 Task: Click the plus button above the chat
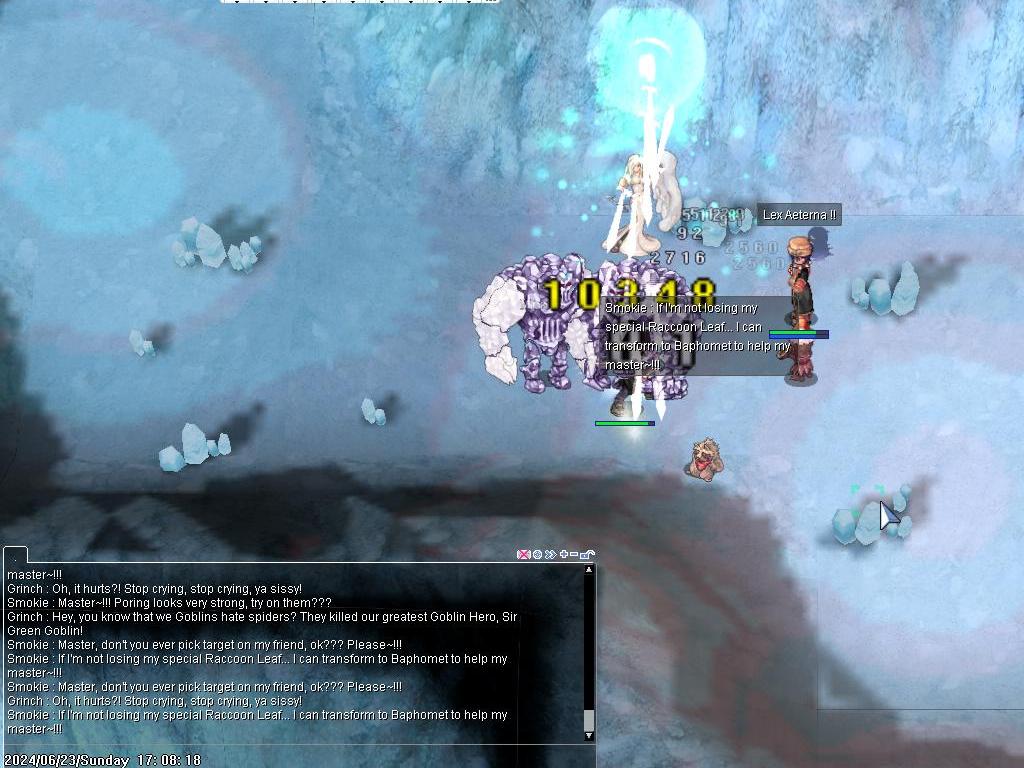click(x=564, y=554)
